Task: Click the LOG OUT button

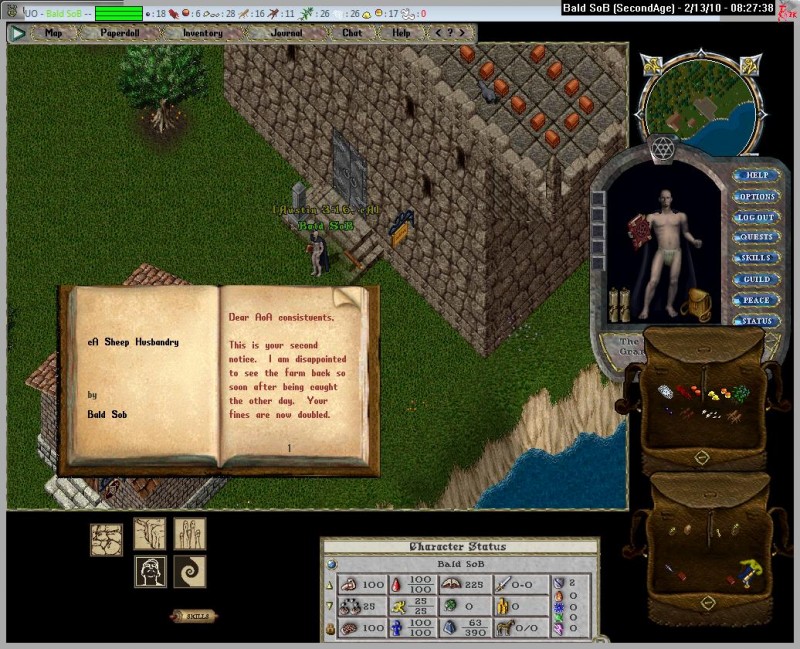Action: [x=756, y=217]
